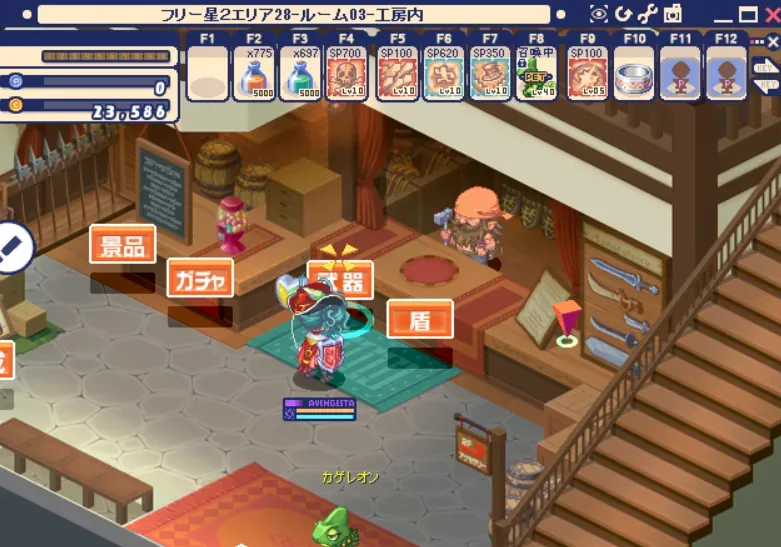The image size is (781, 547).
Task: Activate the F5 skill costing SP100
Action: [397, 73]
